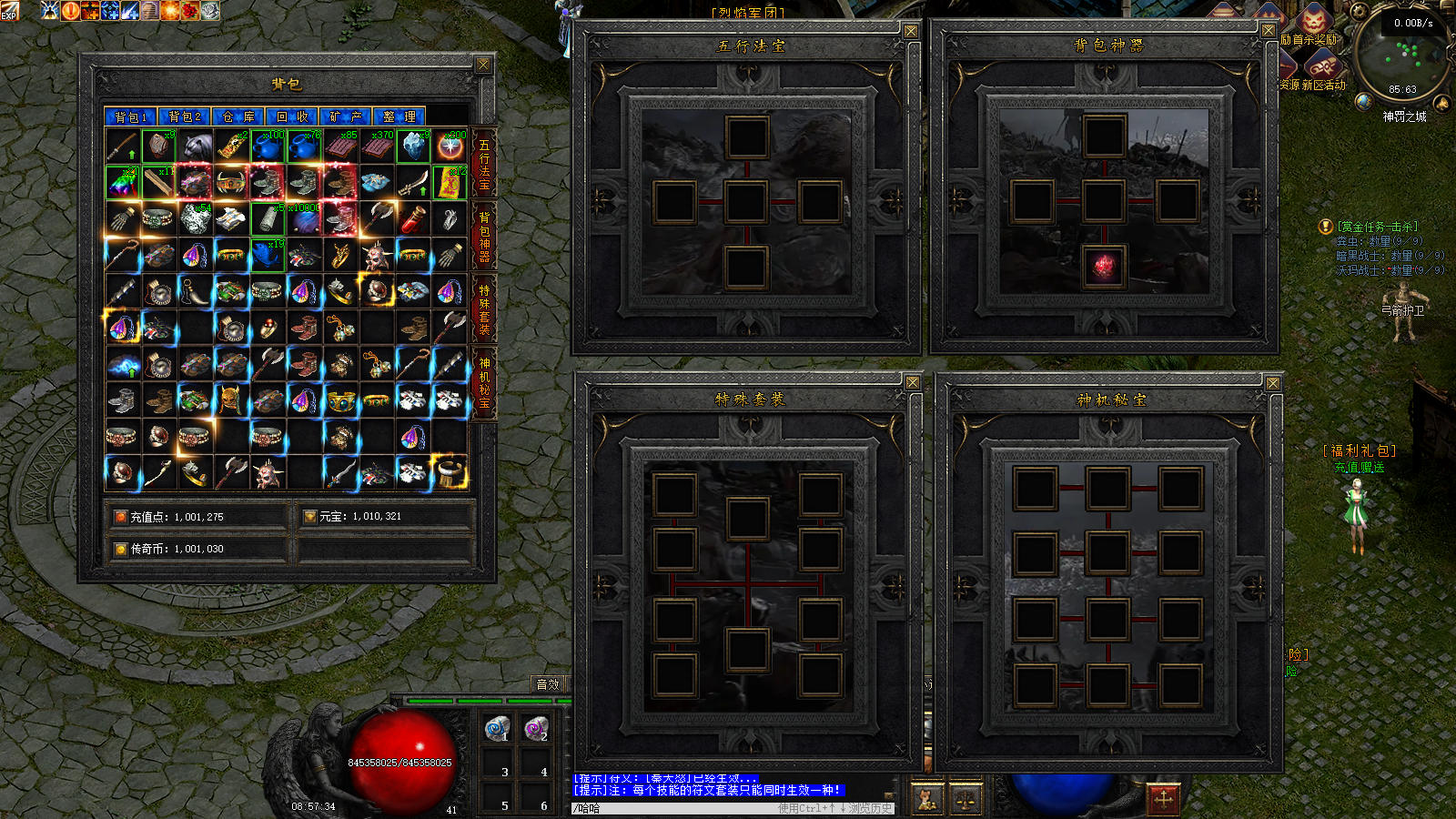1456x819 pixels.
Task: Click the red potion bottle in the bag
Action: (x=413, y=218)
